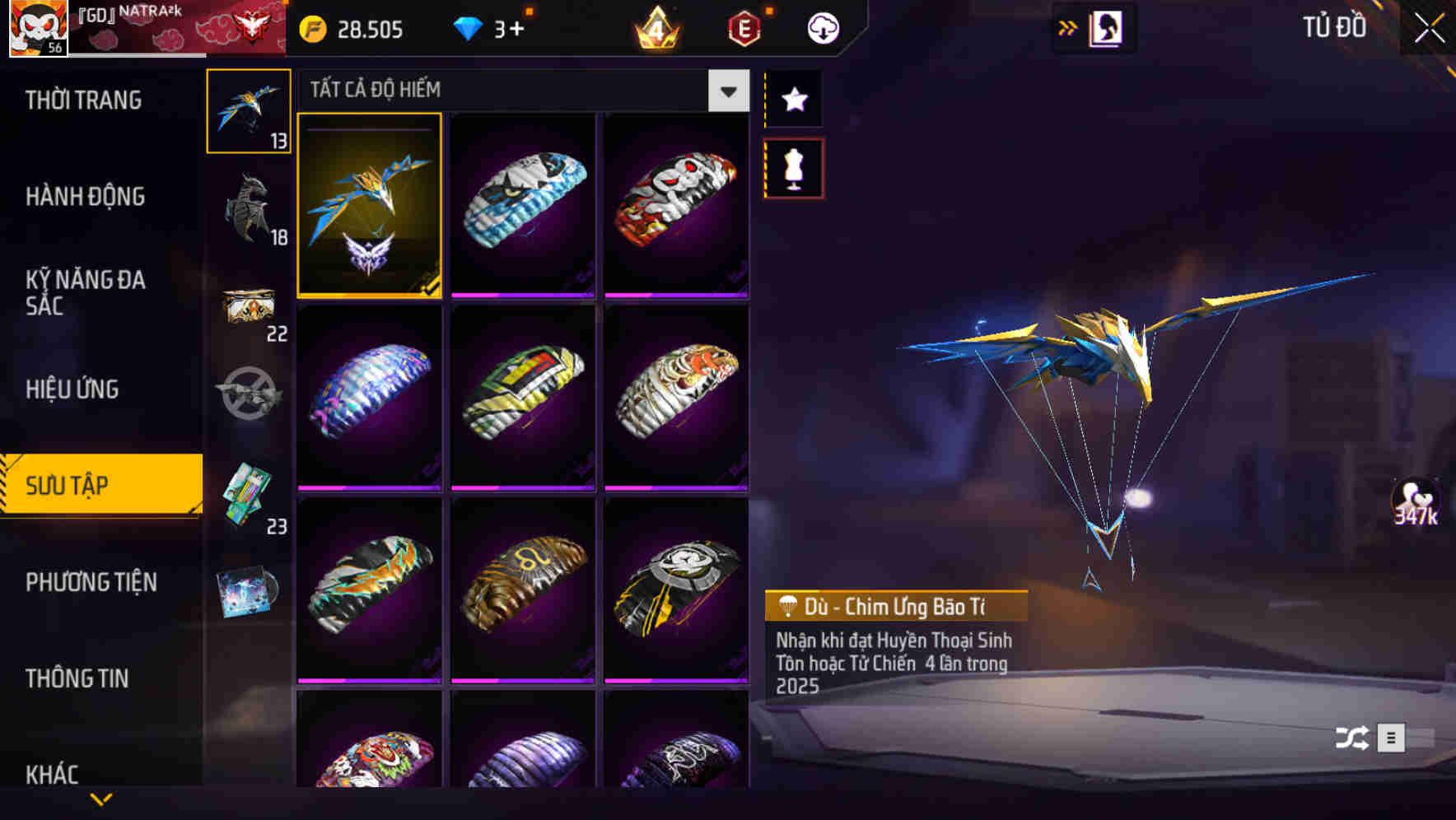Screen dimensions: 1456x820
Task: Toggle the star favorite marker
Action: tap(793, 100)
